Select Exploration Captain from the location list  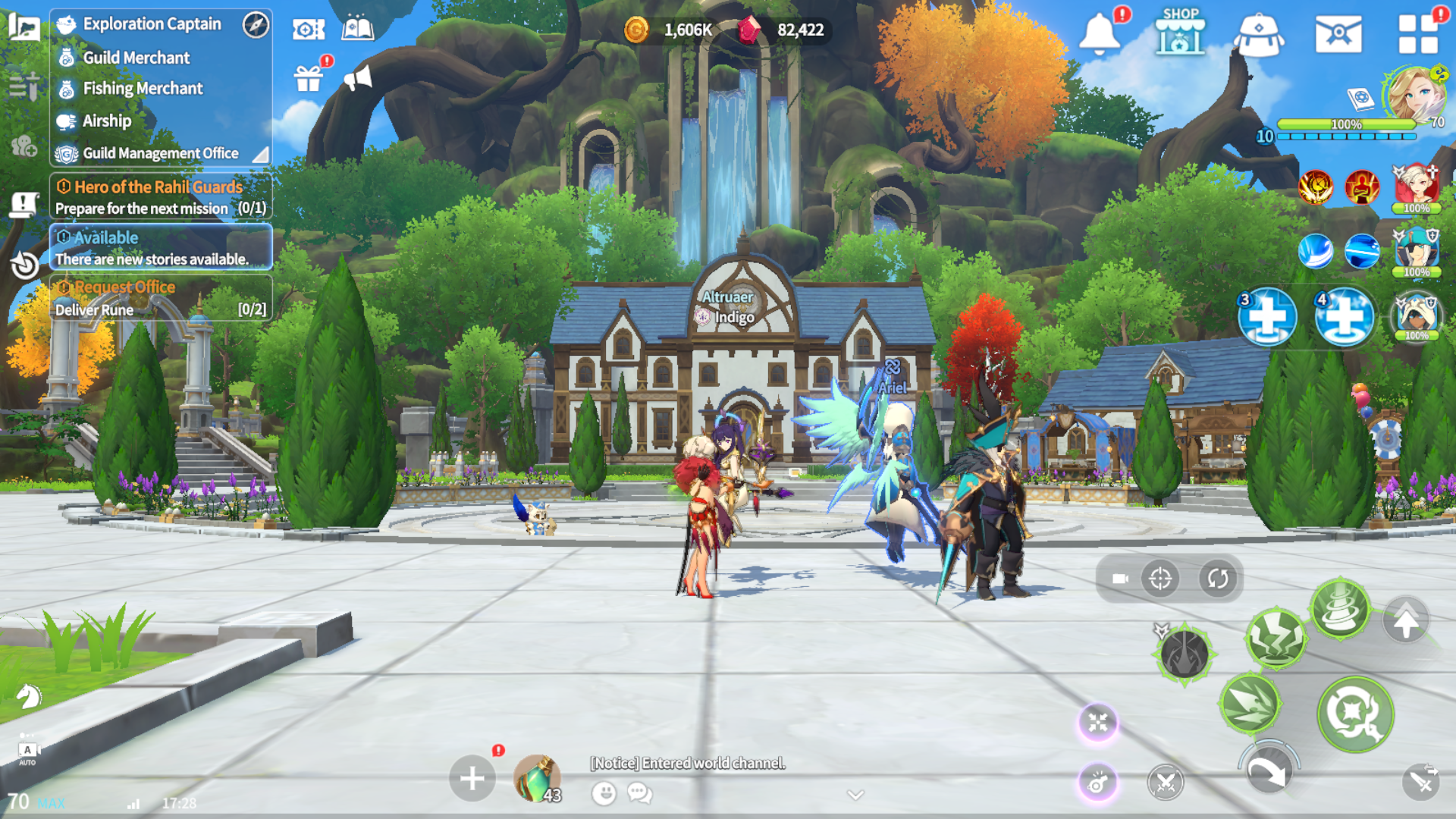[x=152, y=24]
